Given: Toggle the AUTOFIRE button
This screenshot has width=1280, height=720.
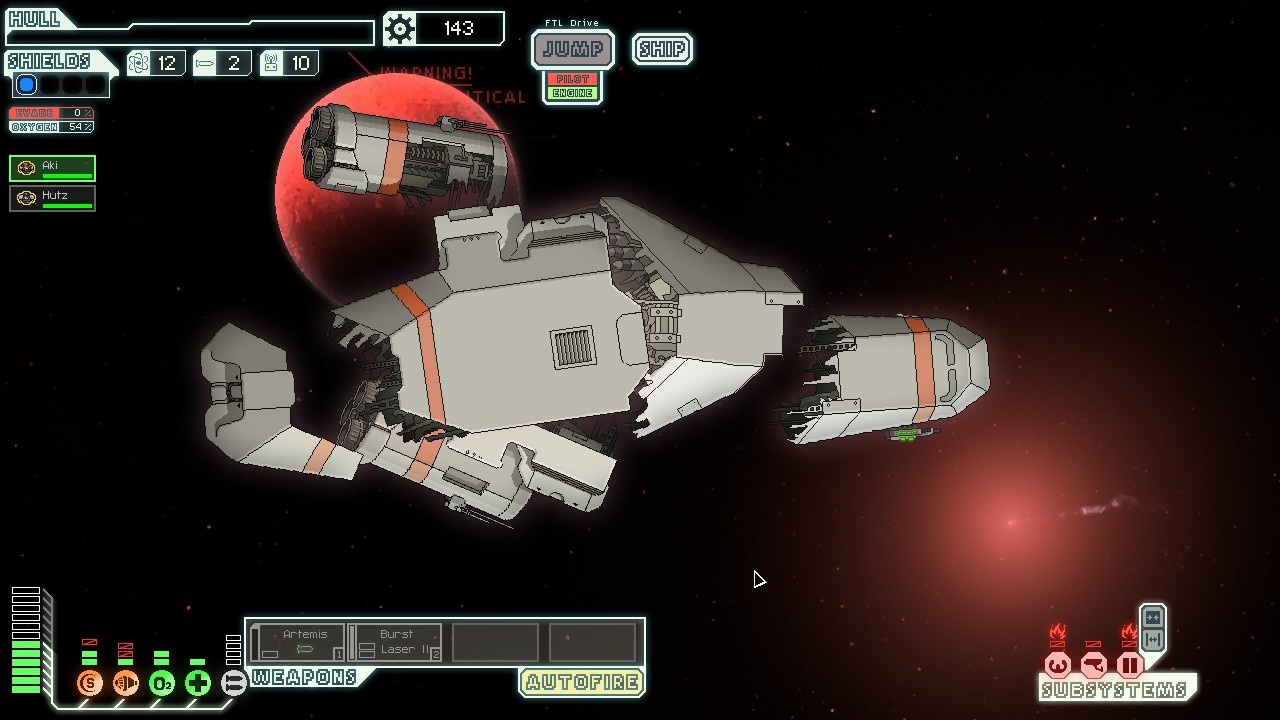Looking at the screenshot, I should pyautogui.click(x=581, y=683).
